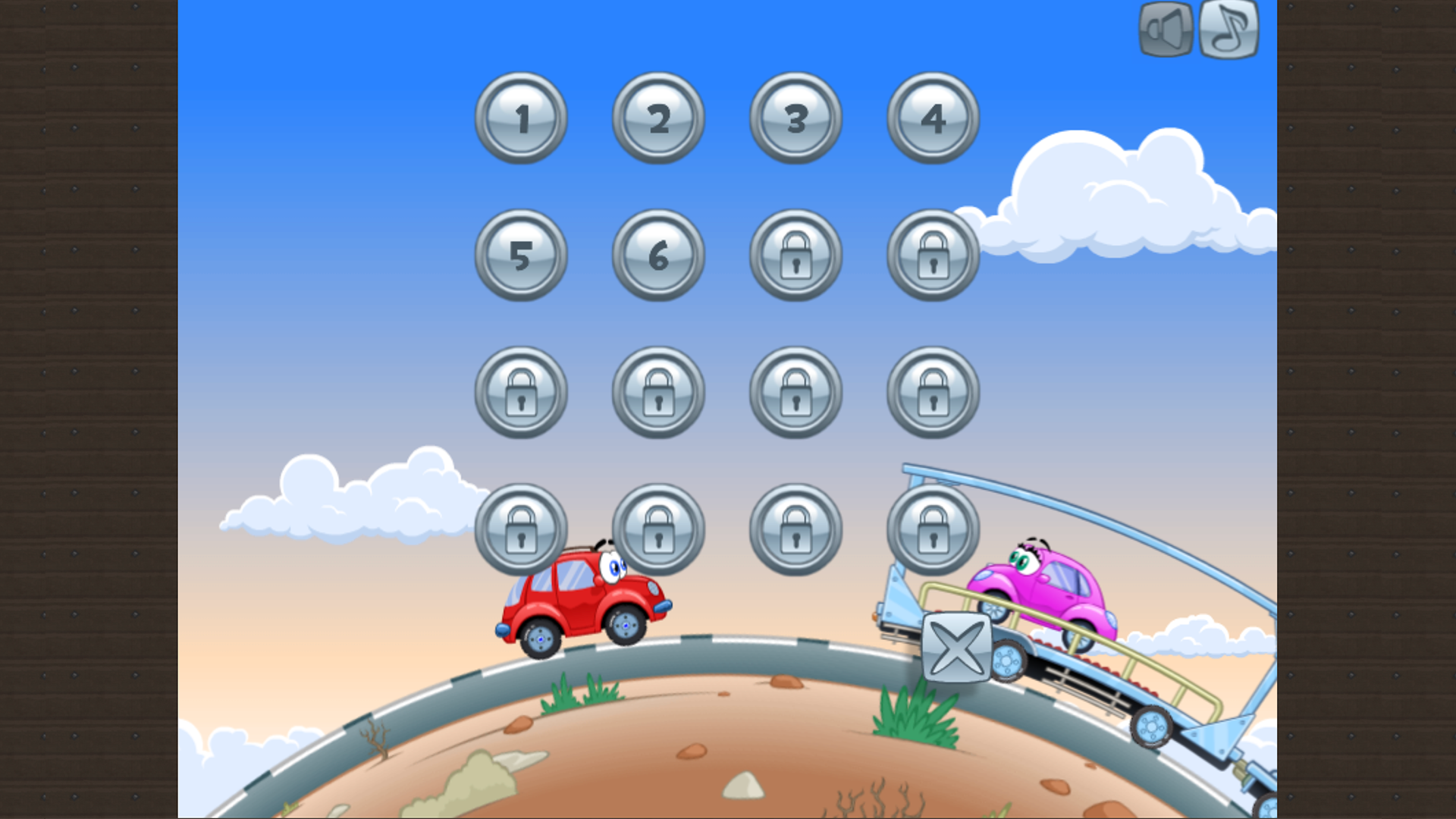Click the locked level above the pink car
Viewport: 1456px width, 819px height.
(932, 529)
